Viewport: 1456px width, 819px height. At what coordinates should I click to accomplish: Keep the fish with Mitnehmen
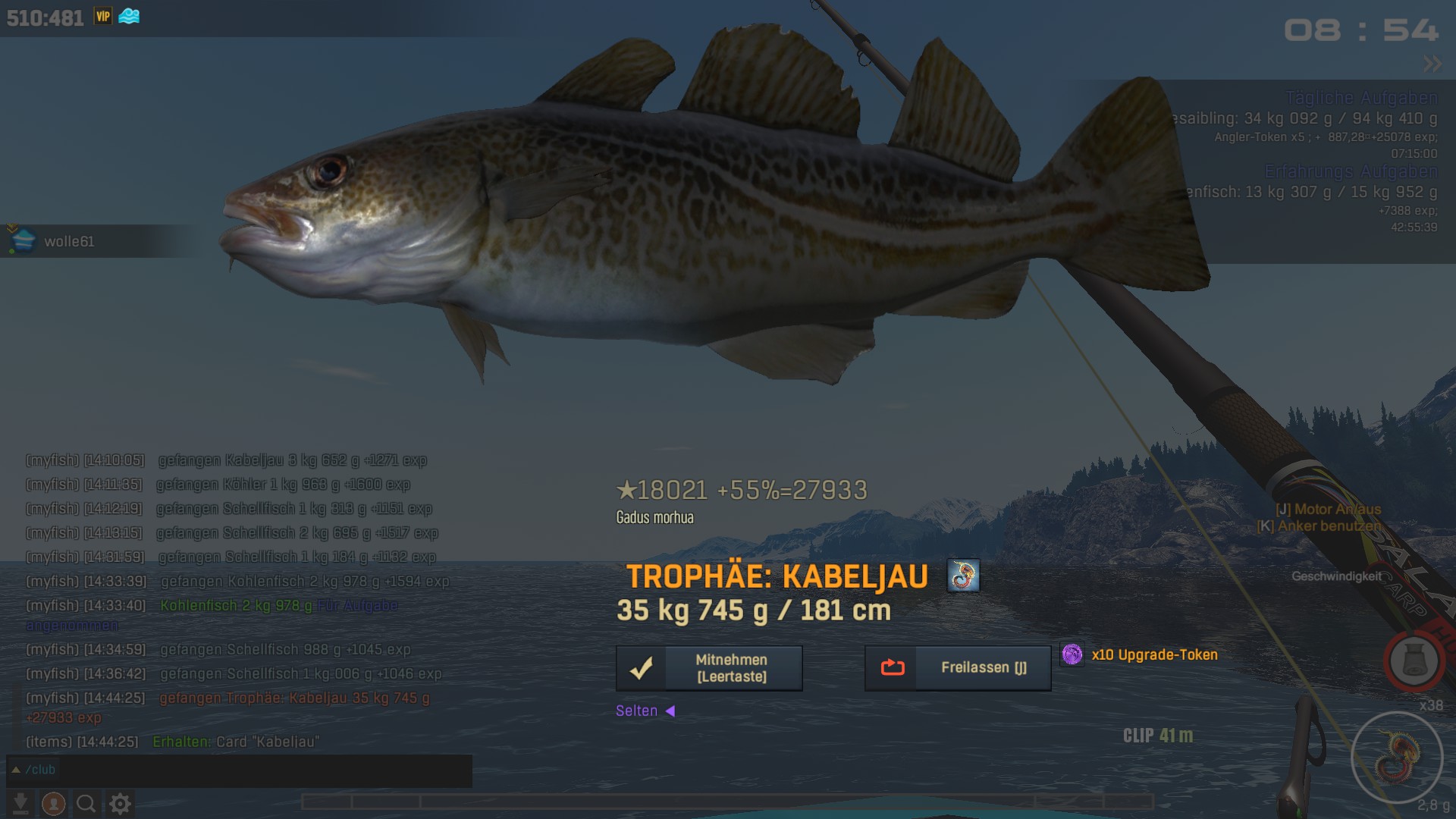(x=709, y=668)
